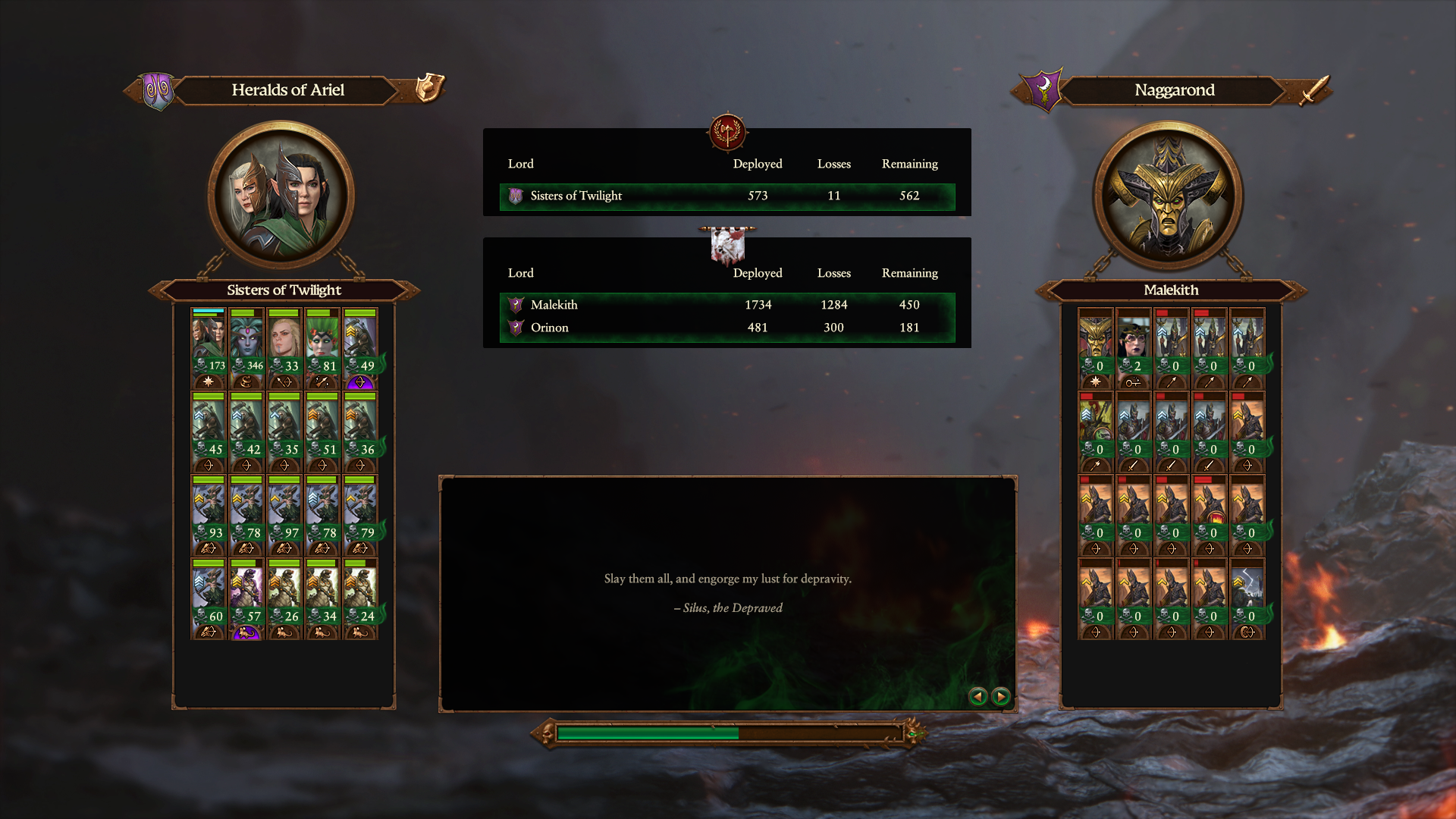This screenshot has width=1456, height=819.
Task: Select the Sisters of Twilight row
Action: click(x=726, y=196)
